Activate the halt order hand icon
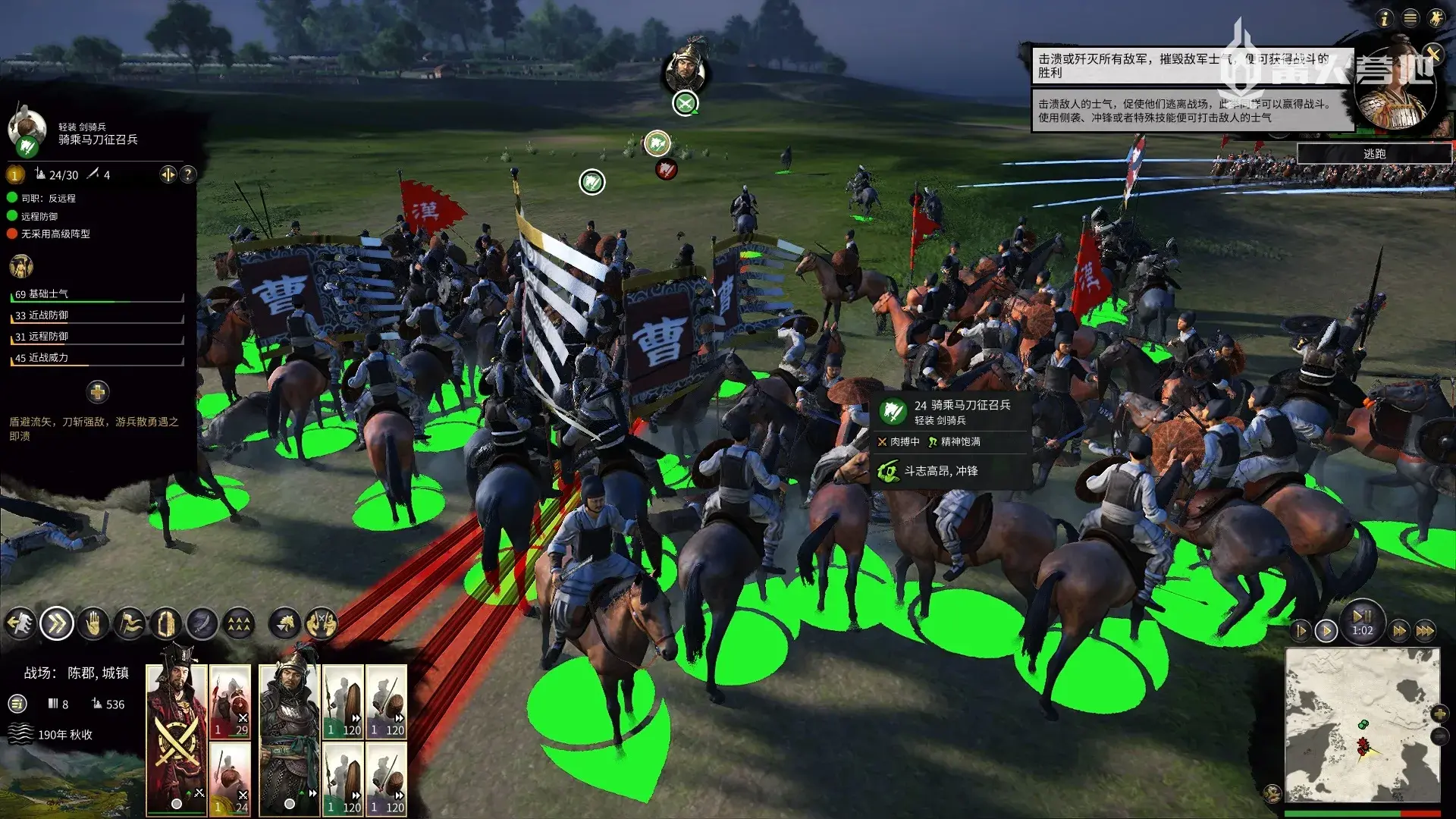 pos(93,624)
